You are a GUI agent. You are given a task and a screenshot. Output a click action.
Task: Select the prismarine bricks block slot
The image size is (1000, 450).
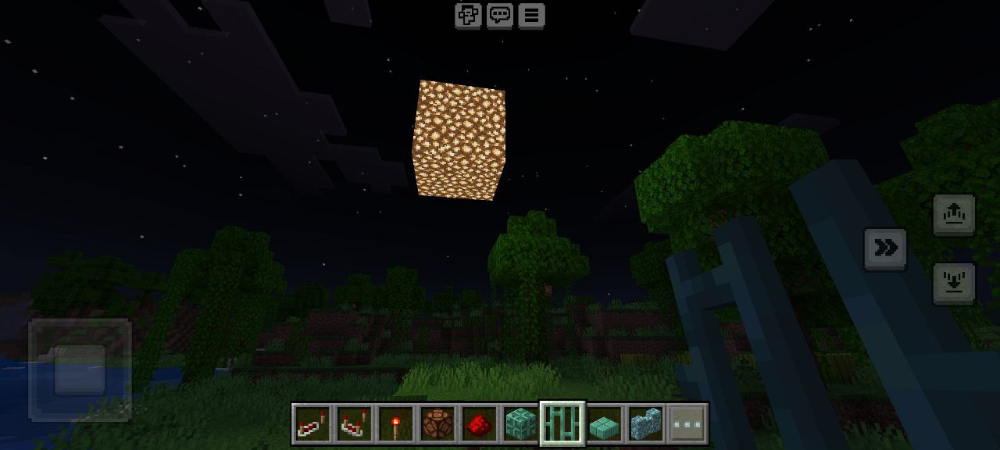[521, 424]
